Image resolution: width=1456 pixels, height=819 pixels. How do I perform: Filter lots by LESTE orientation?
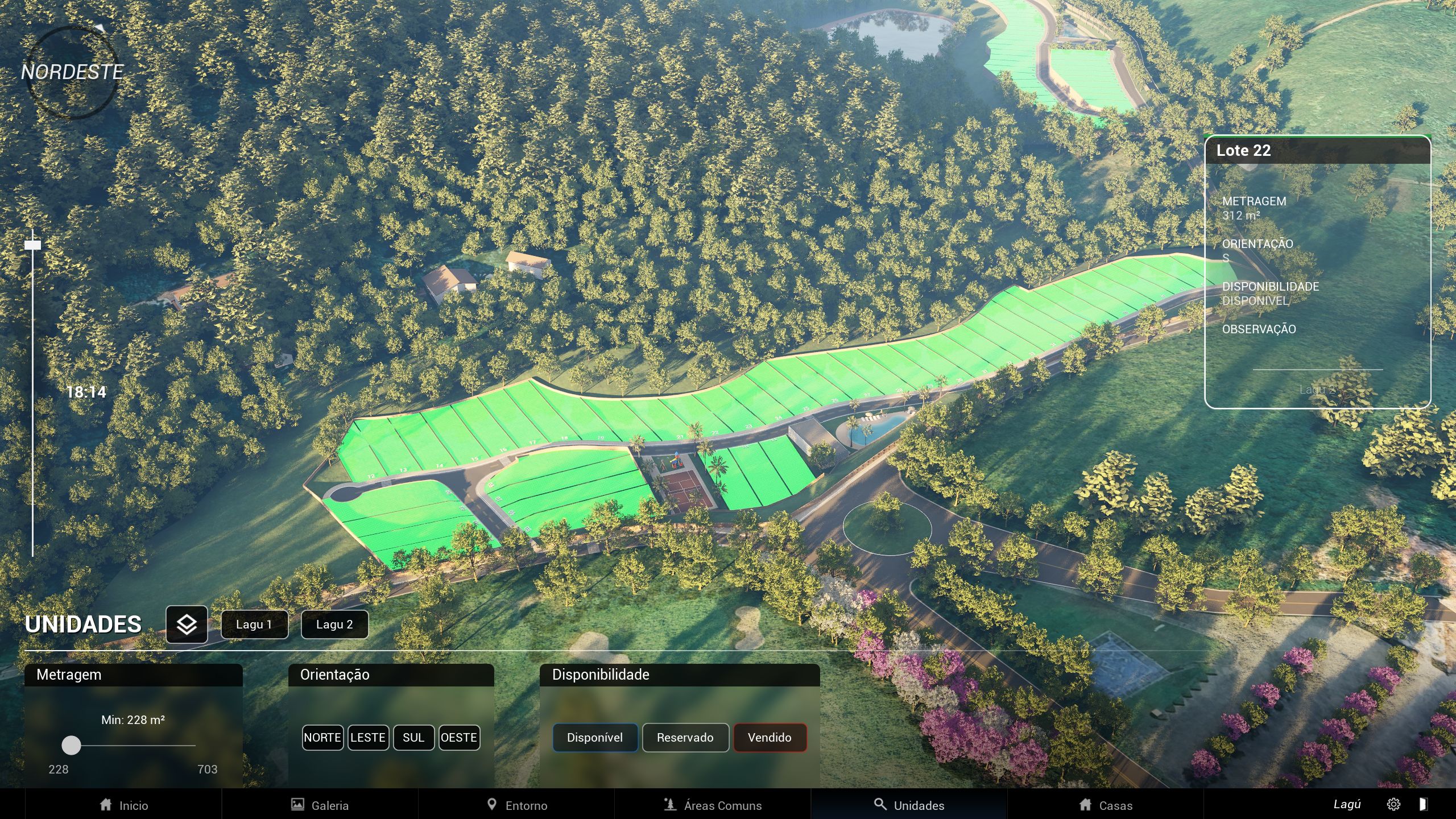[368, 738]
